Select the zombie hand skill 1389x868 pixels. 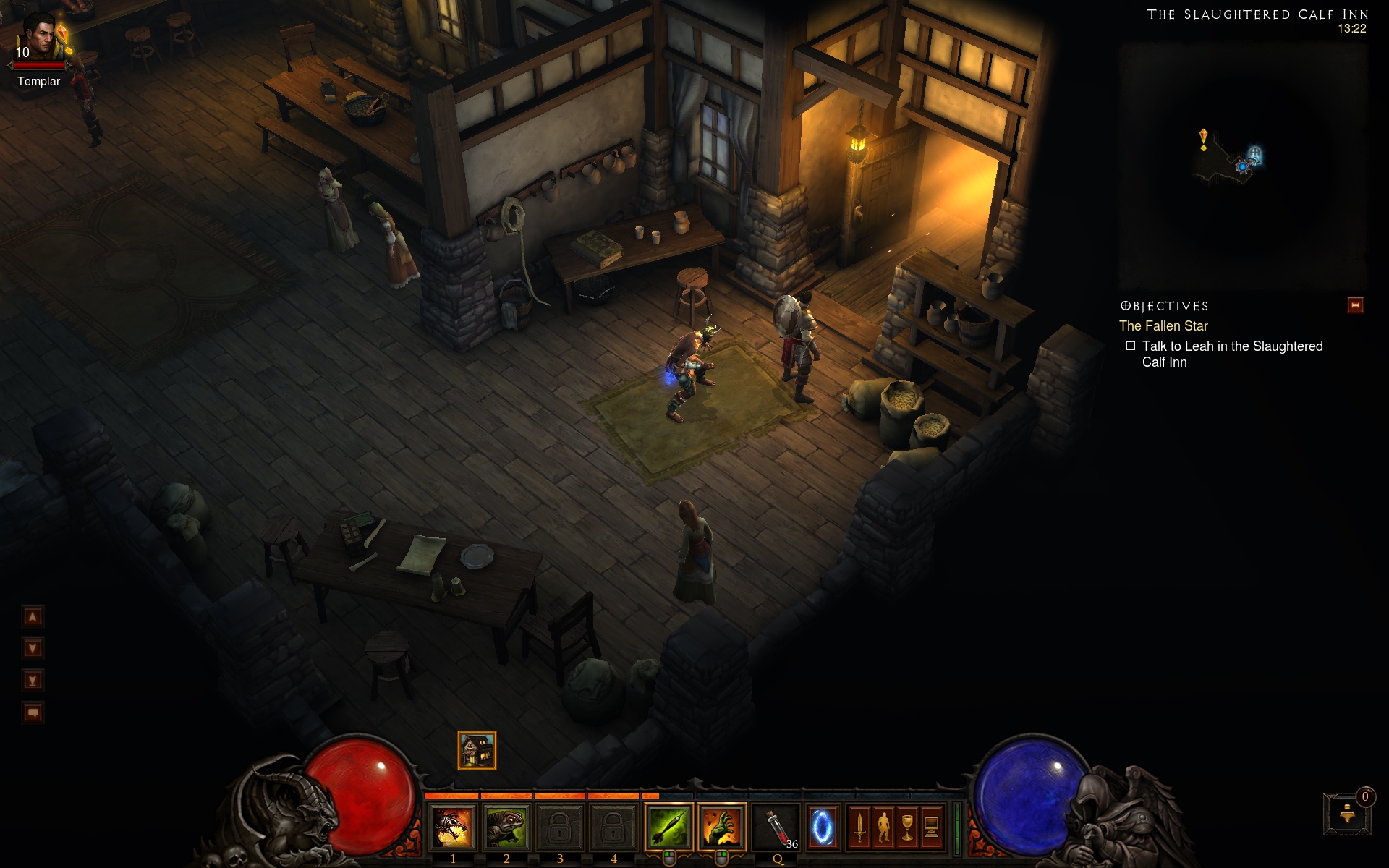tap(722, 827)
